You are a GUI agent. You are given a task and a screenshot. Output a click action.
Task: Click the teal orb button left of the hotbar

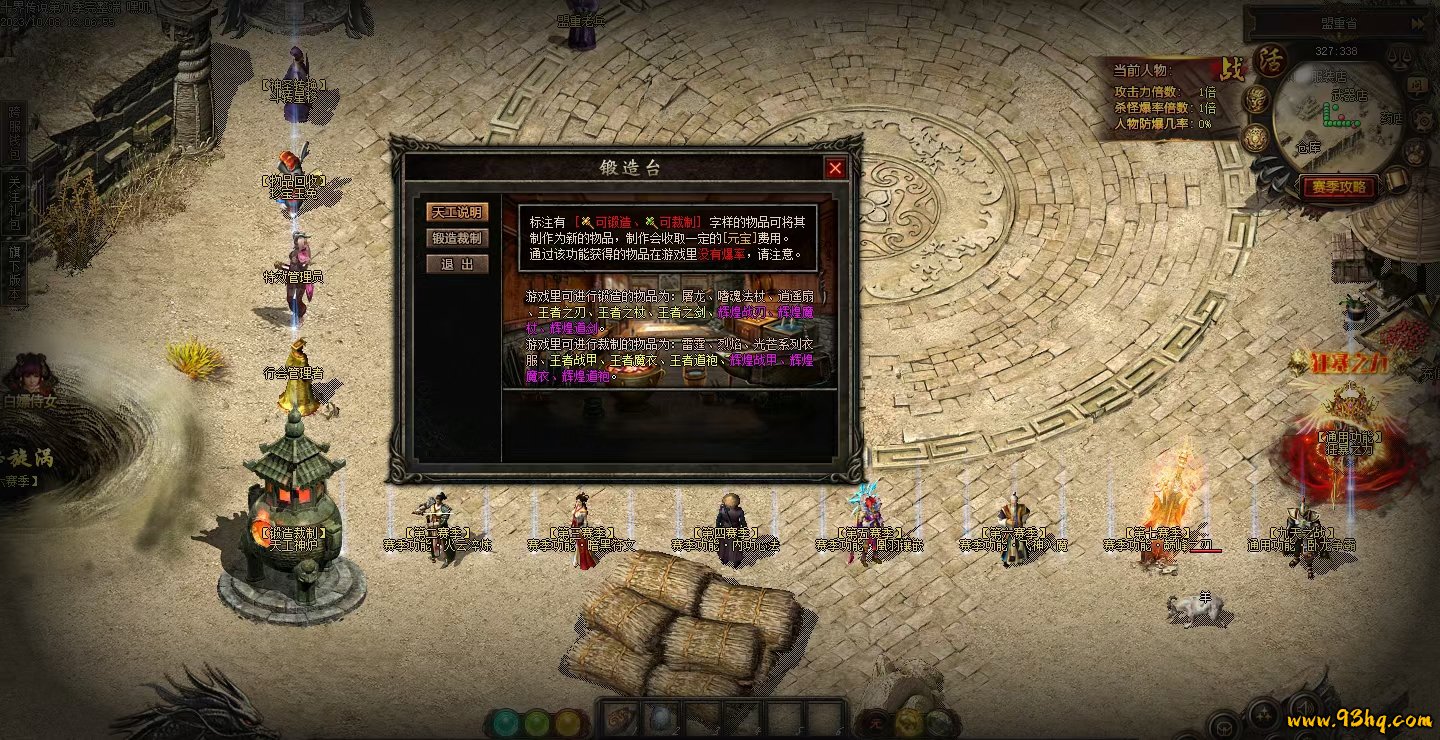click(x=507, y=722)
